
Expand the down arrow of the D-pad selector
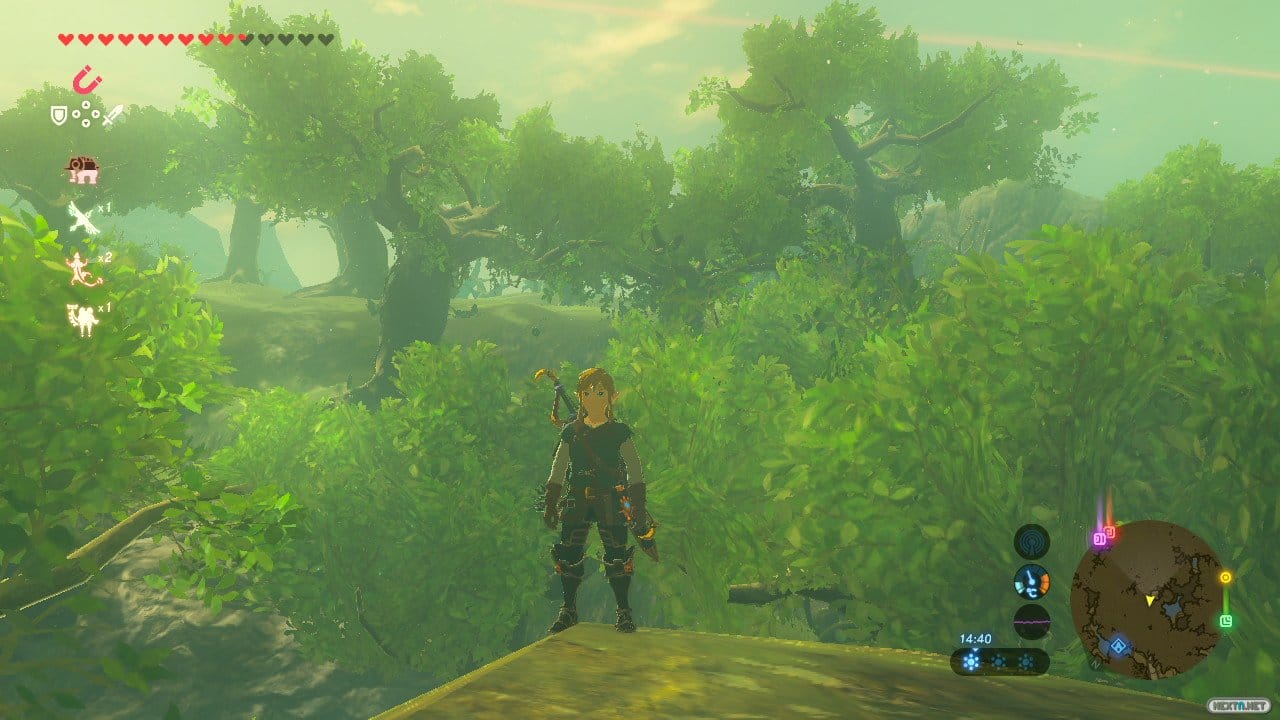click(85, 123)
